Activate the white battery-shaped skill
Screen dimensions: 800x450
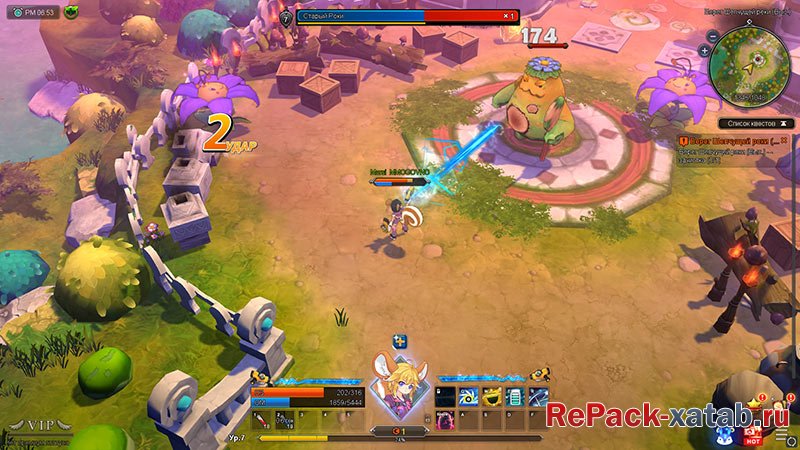[515, 397]
